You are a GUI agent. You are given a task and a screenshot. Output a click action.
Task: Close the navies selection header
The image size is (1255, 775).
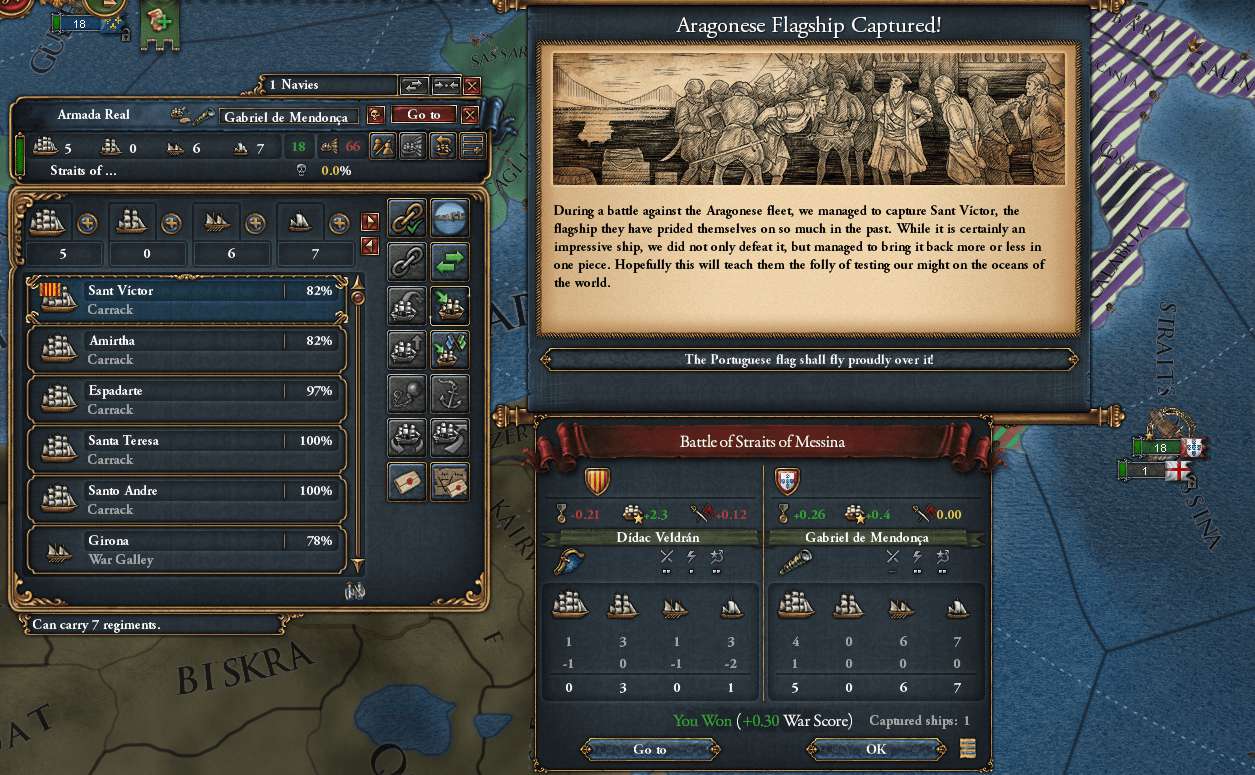472,86
